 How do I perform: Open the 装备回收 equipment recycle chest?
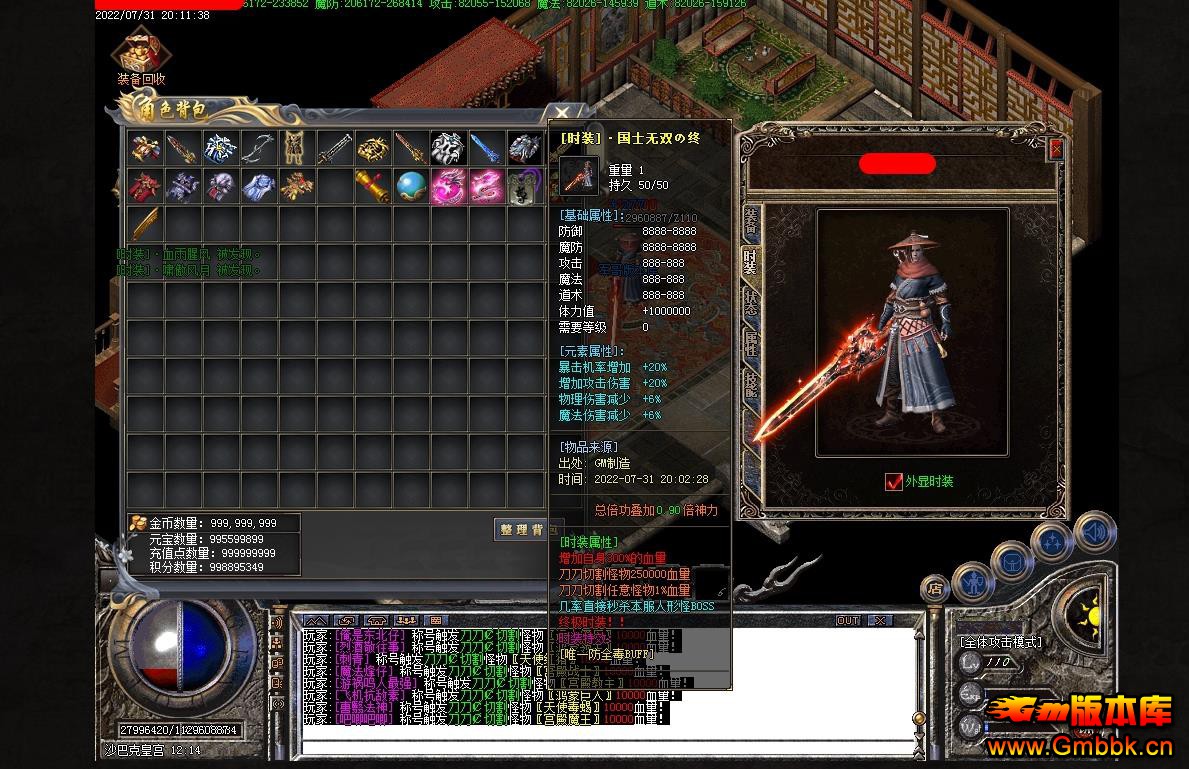(140, 53)
